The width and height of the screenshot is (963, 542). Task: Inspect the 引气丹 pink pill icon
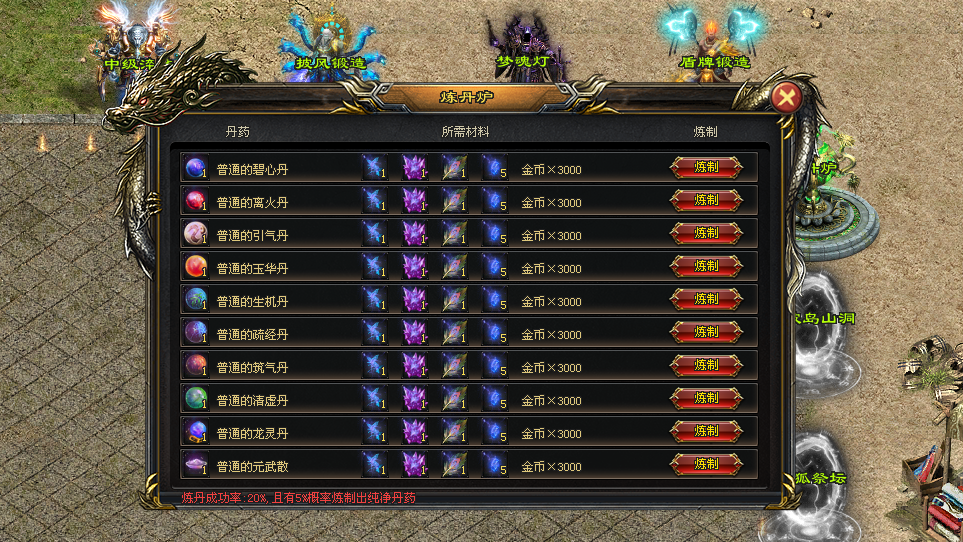click(195, 234)
